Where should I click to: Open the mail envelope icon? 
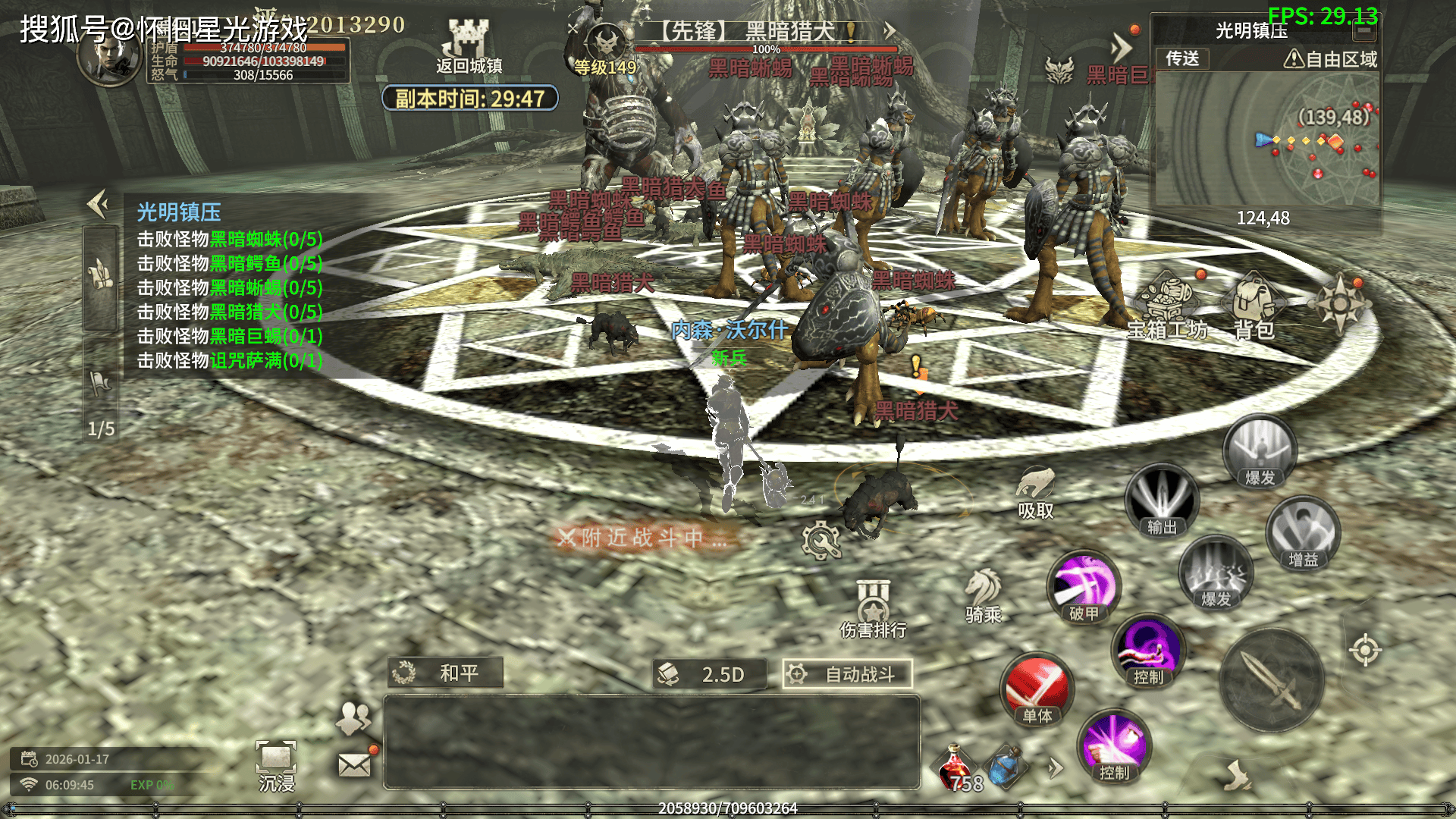tap(354, 764)
